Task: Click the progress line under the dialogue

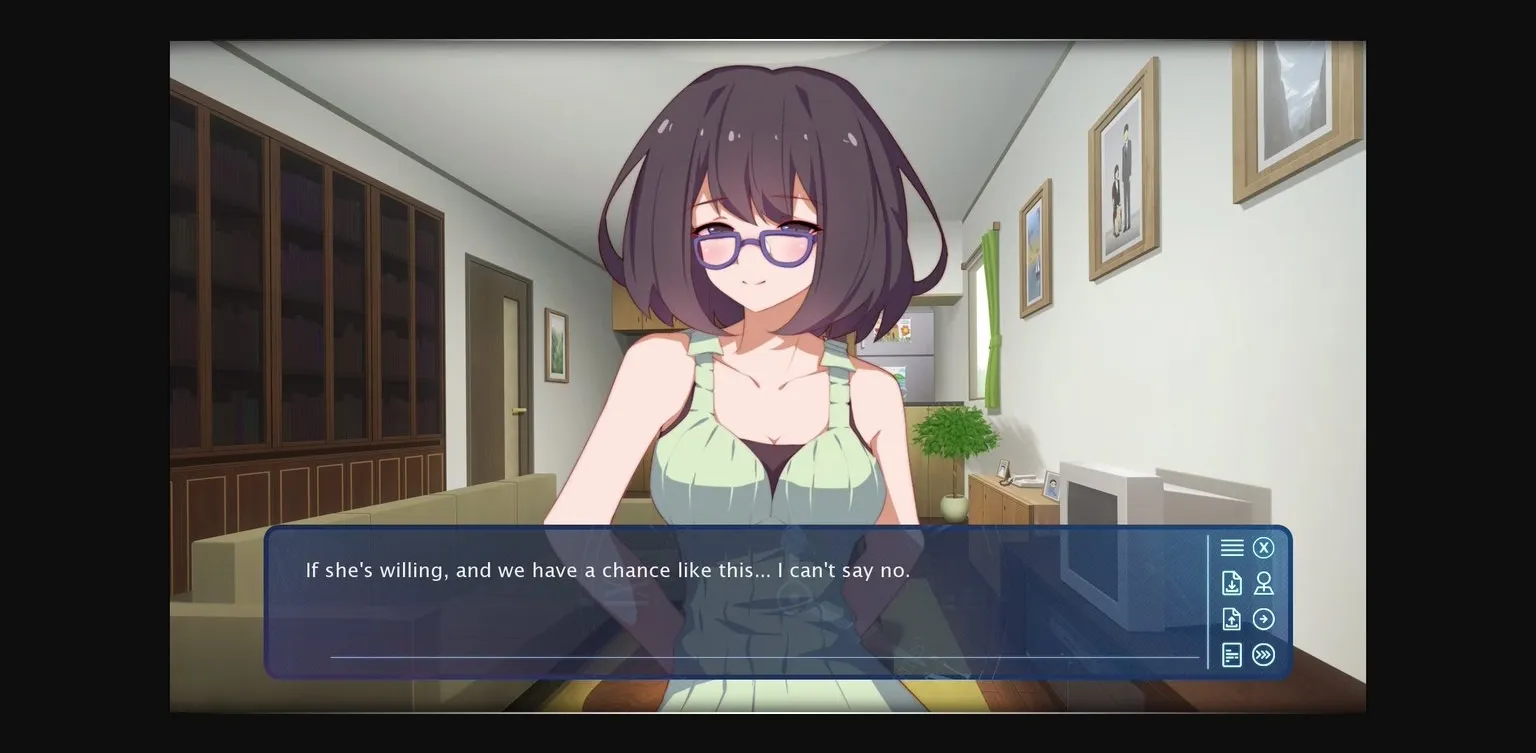Action: click(x=765, y=657)
